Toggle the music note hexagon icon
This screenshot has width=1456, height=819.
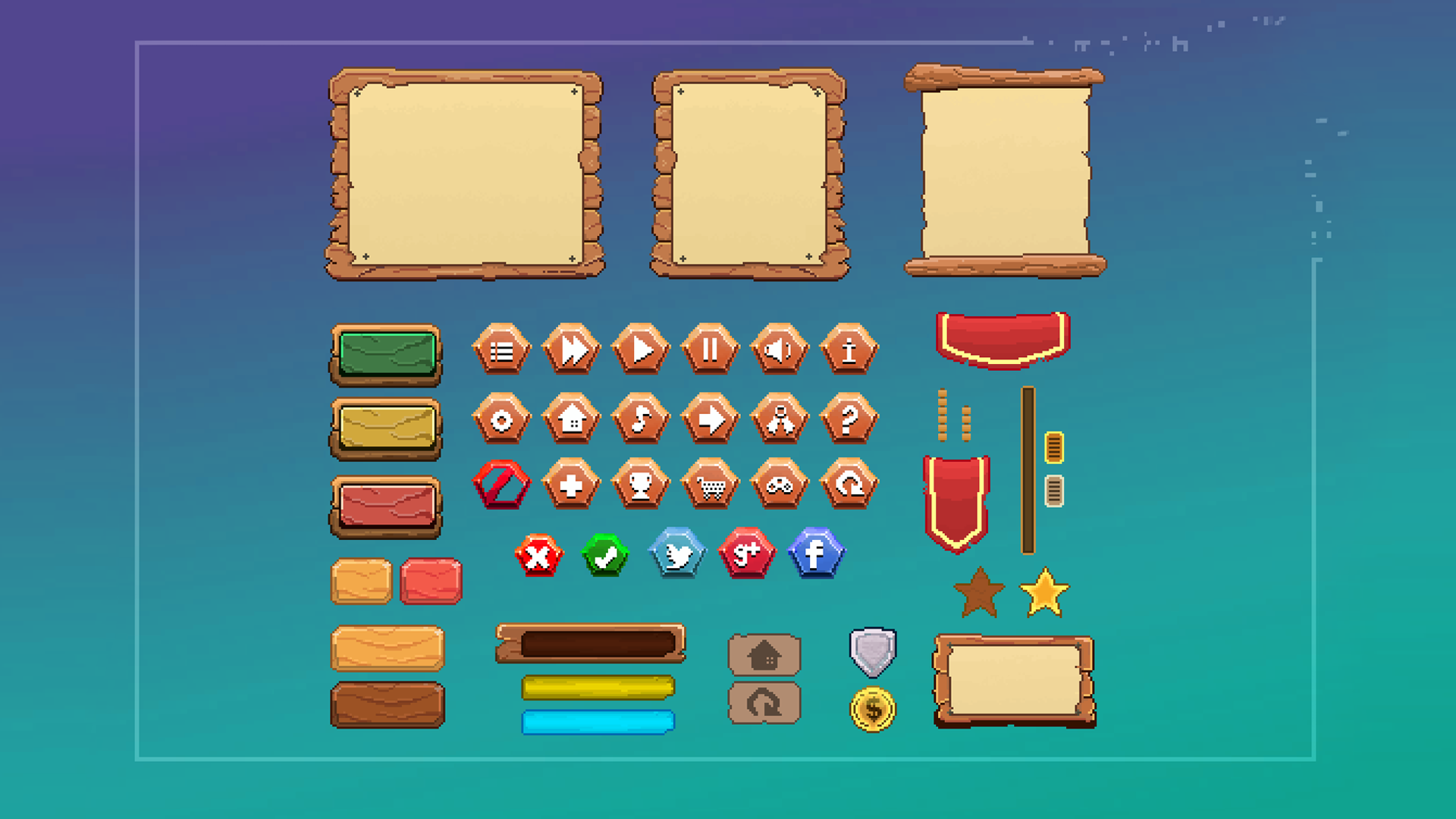tap(641, 419)
